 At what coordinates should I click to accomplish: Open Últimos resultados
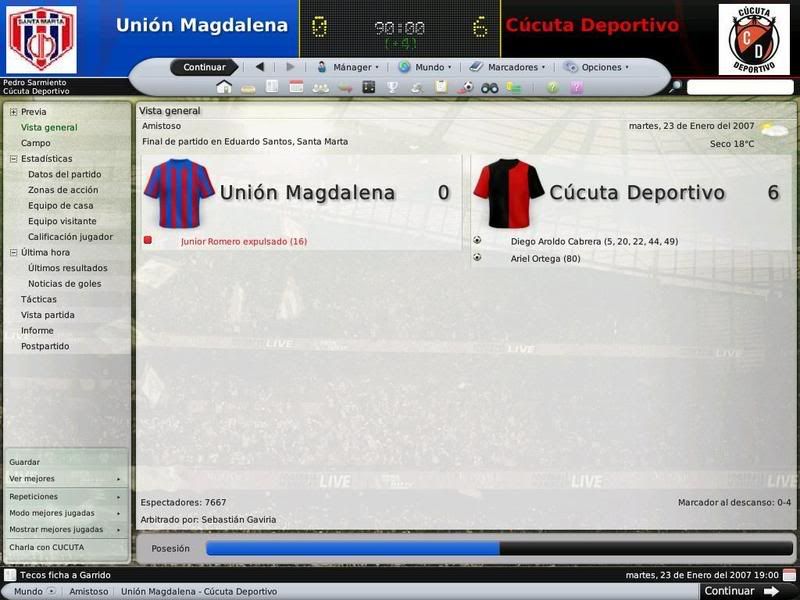tap(67, 268)
